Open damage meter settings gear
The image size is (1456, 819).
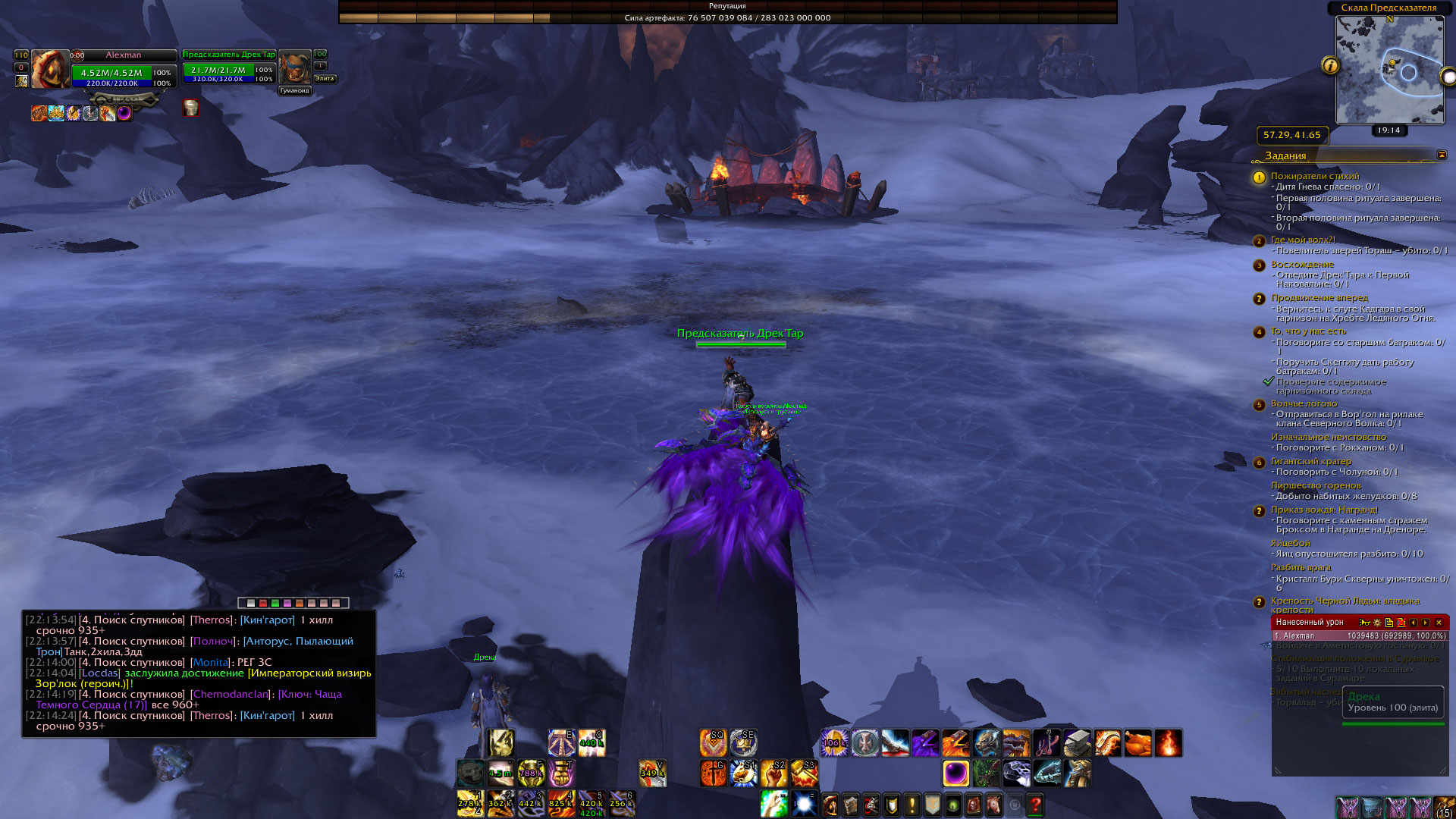point(1377,623)
